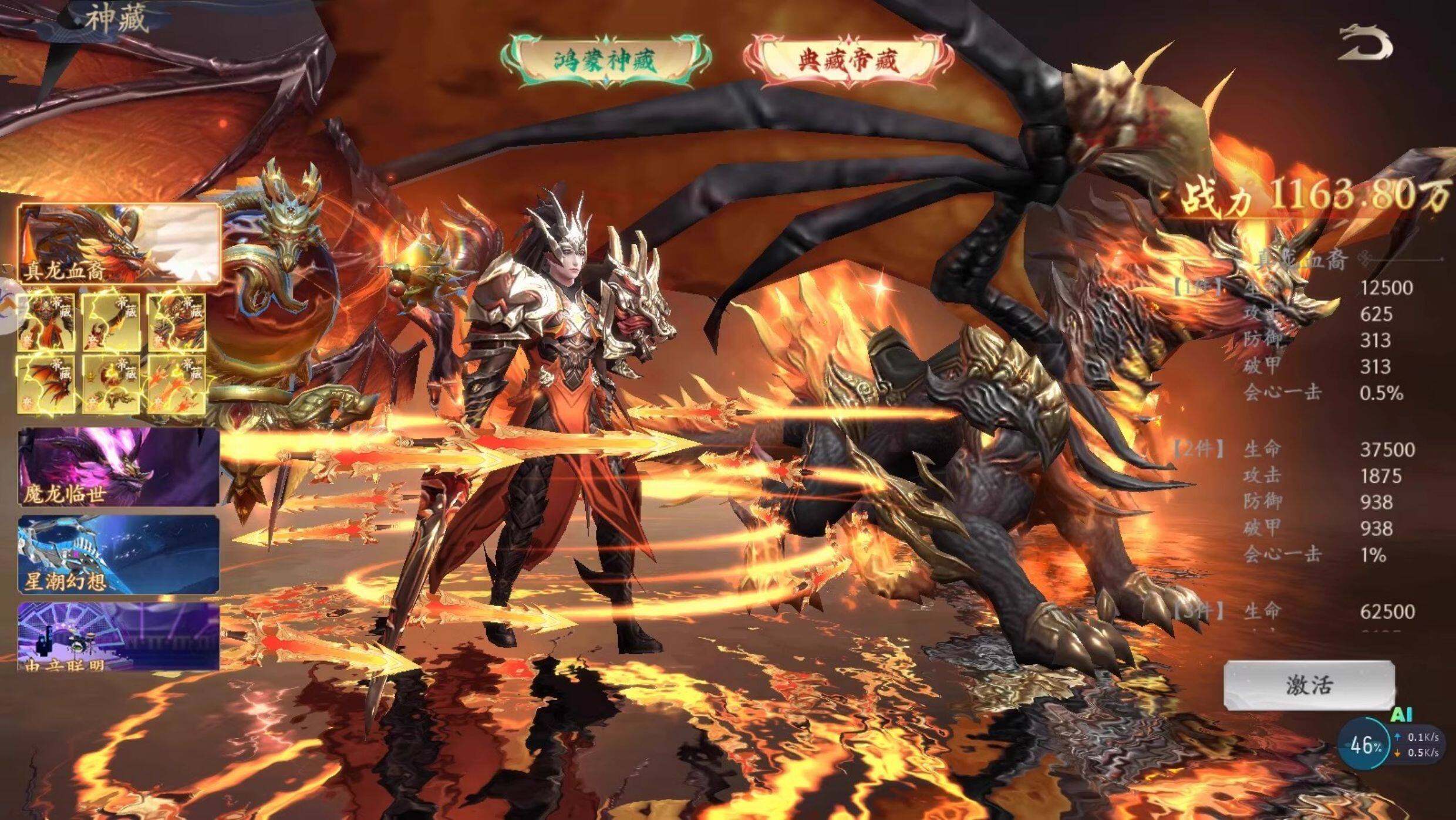Tap the floating assistant bubble at the left edge
Viewport: 1456px width, 820px height.
click(7, 305)
